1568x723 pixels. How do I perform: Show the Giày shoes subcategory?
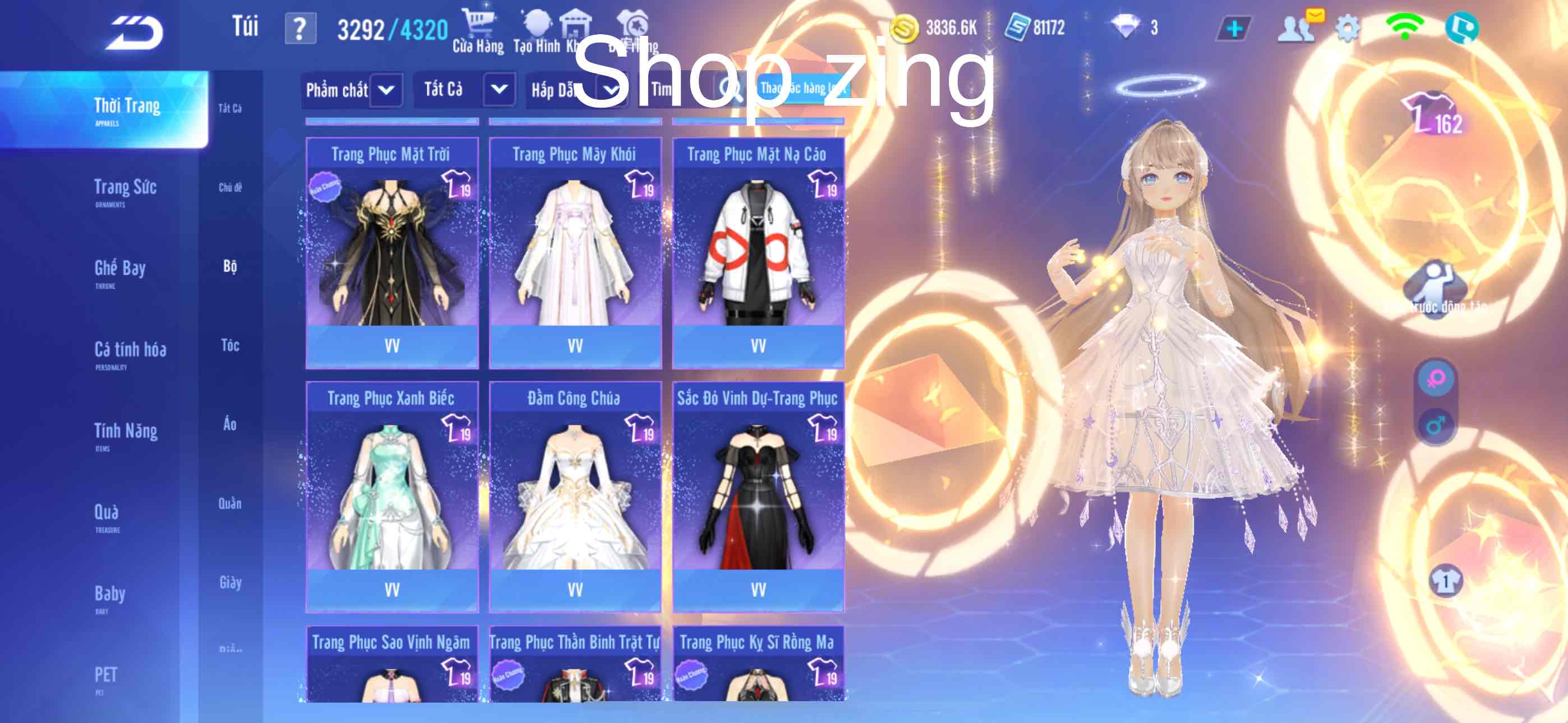click(230, 583)
